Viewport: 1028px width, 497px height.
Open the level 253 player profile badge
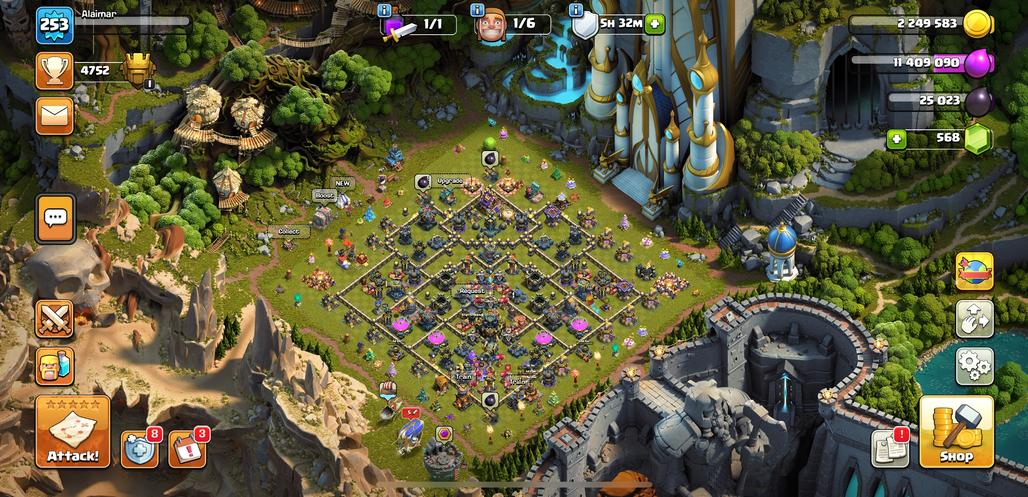(x=55, y=25)
